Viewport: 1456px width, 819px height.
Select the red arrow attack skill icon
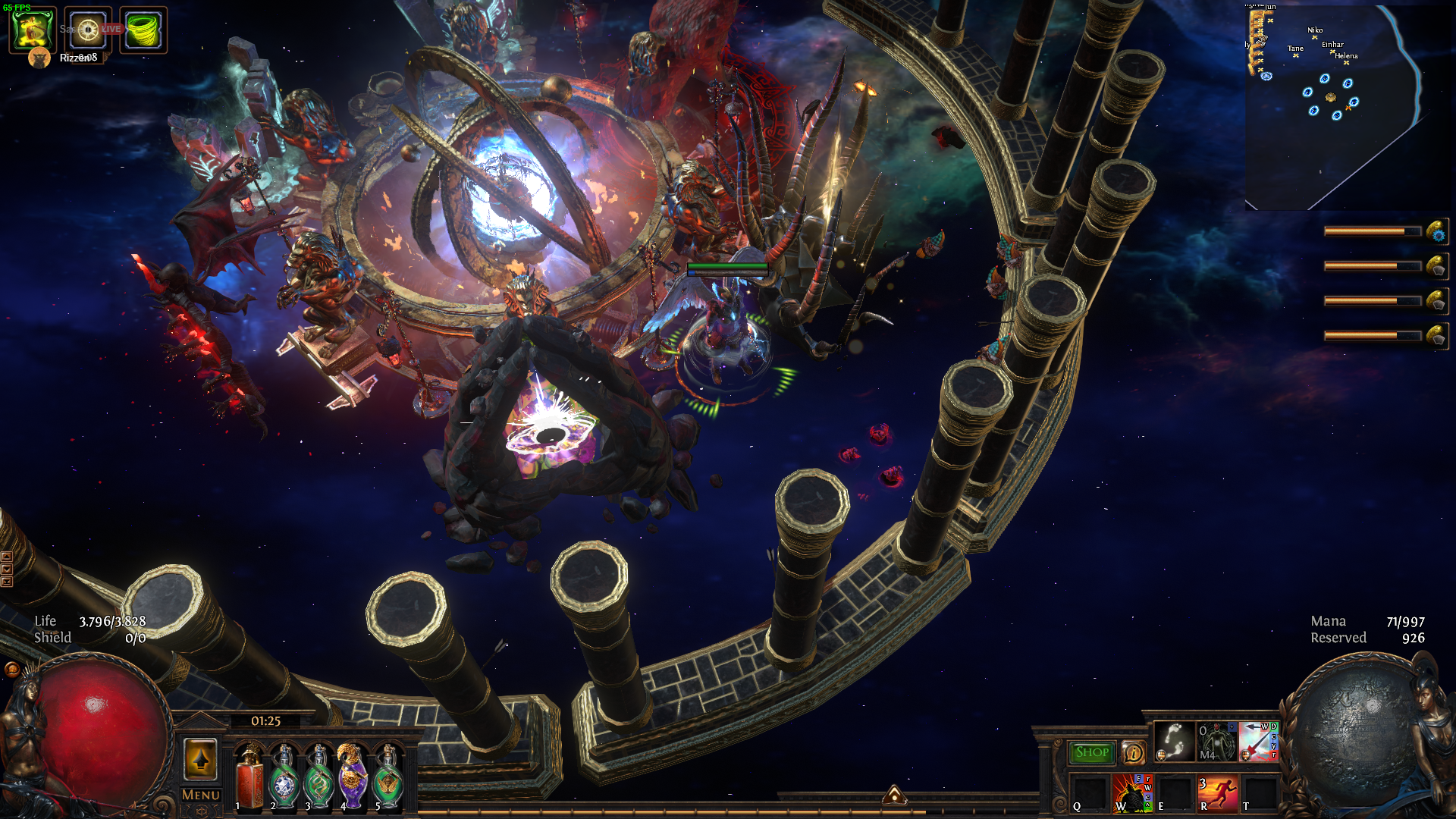click(x=1258, y=742)
